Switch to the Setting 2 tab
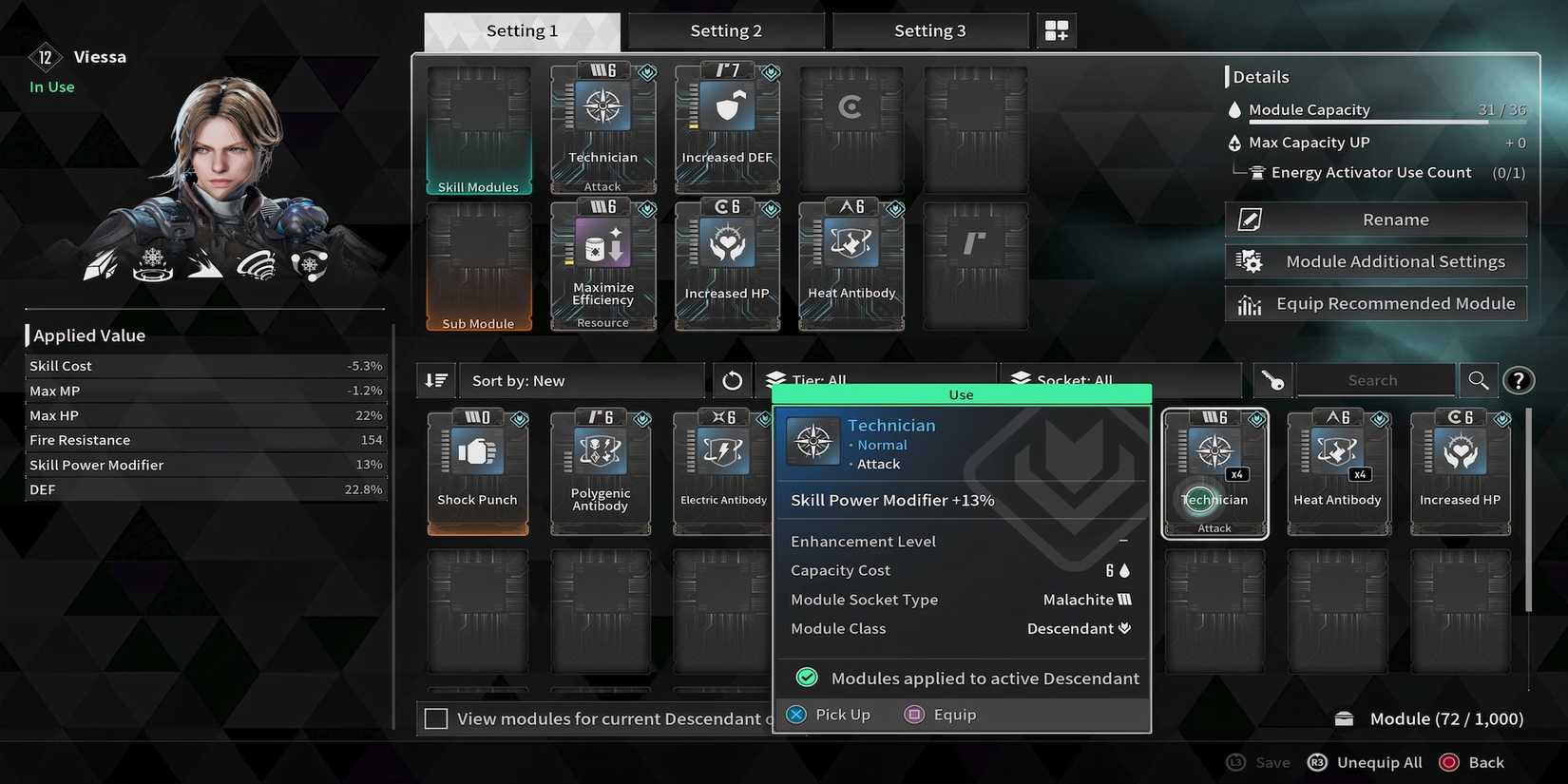 tap(726, 29)
